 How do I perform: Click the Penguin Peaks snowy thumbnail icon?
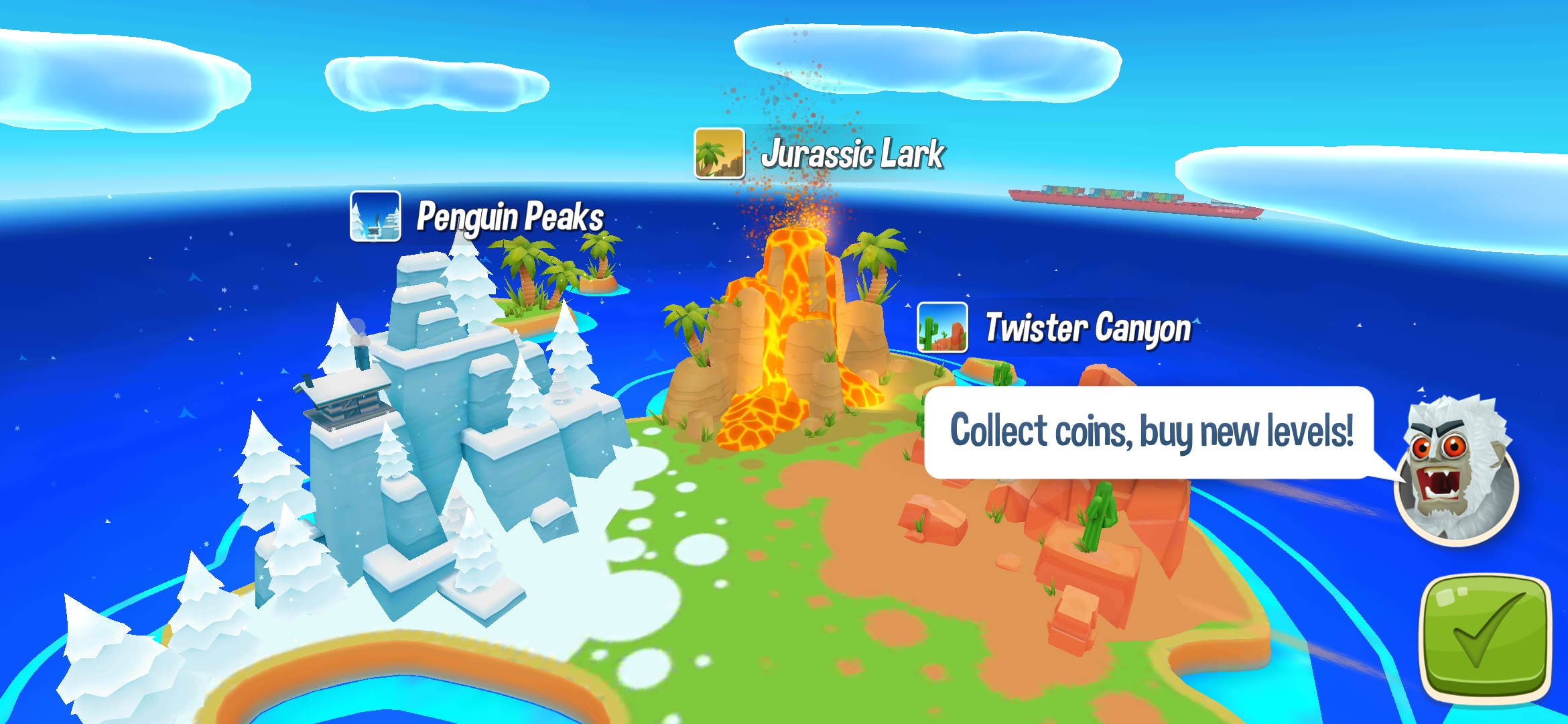point(375,217)
